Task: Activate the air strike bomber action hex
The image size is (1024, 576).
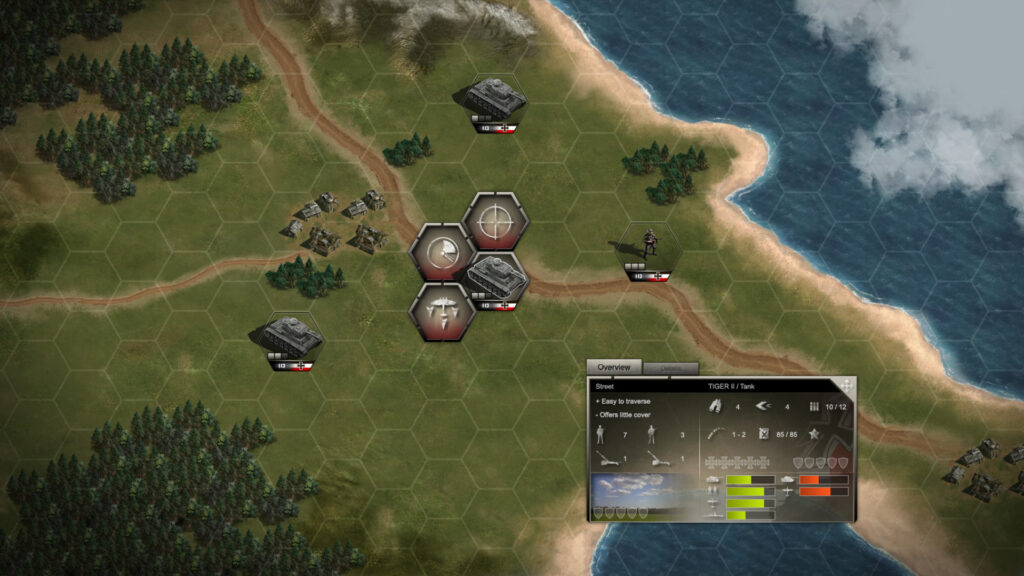Action: click(442, 311)
